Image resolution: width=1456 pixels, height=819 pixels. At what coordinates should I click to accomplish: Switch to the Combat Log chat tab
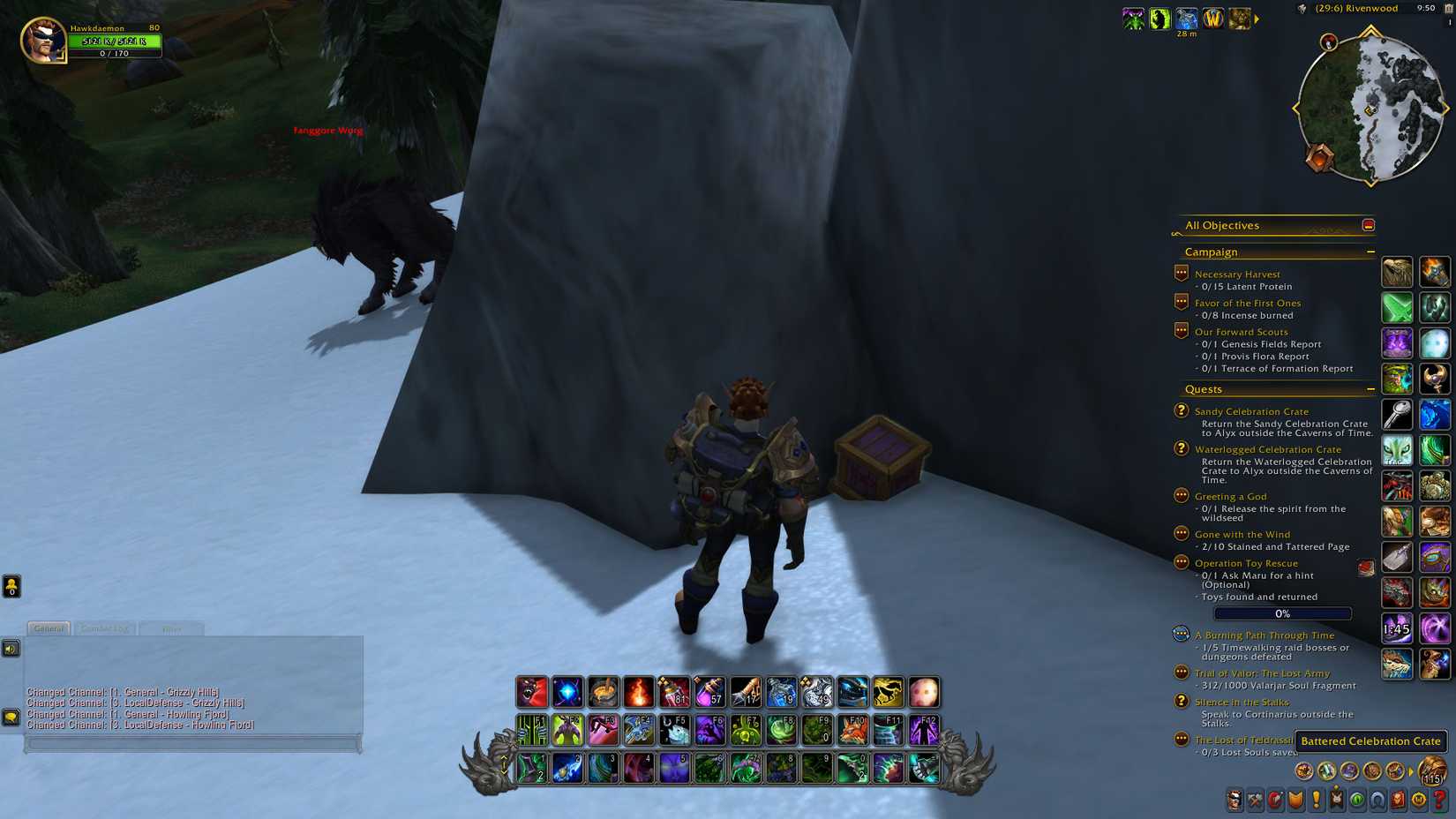pyautogui.click(x=104, y=627)
